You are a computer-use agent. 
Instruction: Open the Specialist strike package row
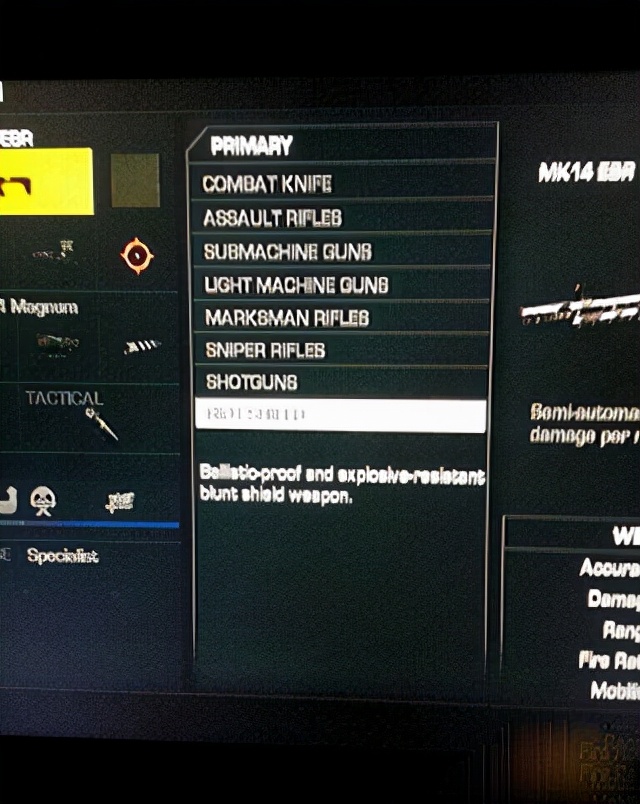62,557
